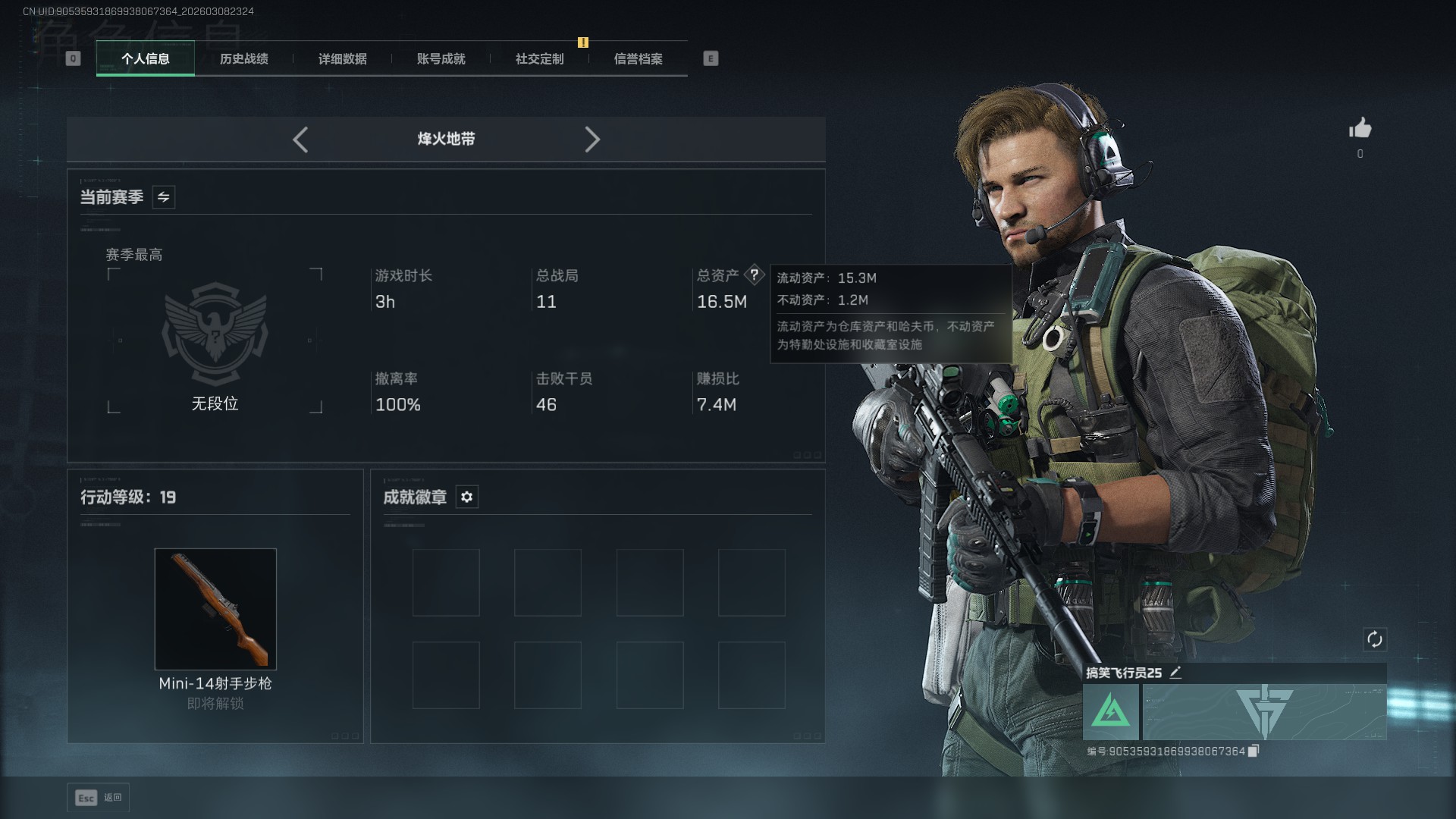Viewport: 1456px width, 819px height.
Task: Open the 历史战绩 tab
Action: click(243, 58)
